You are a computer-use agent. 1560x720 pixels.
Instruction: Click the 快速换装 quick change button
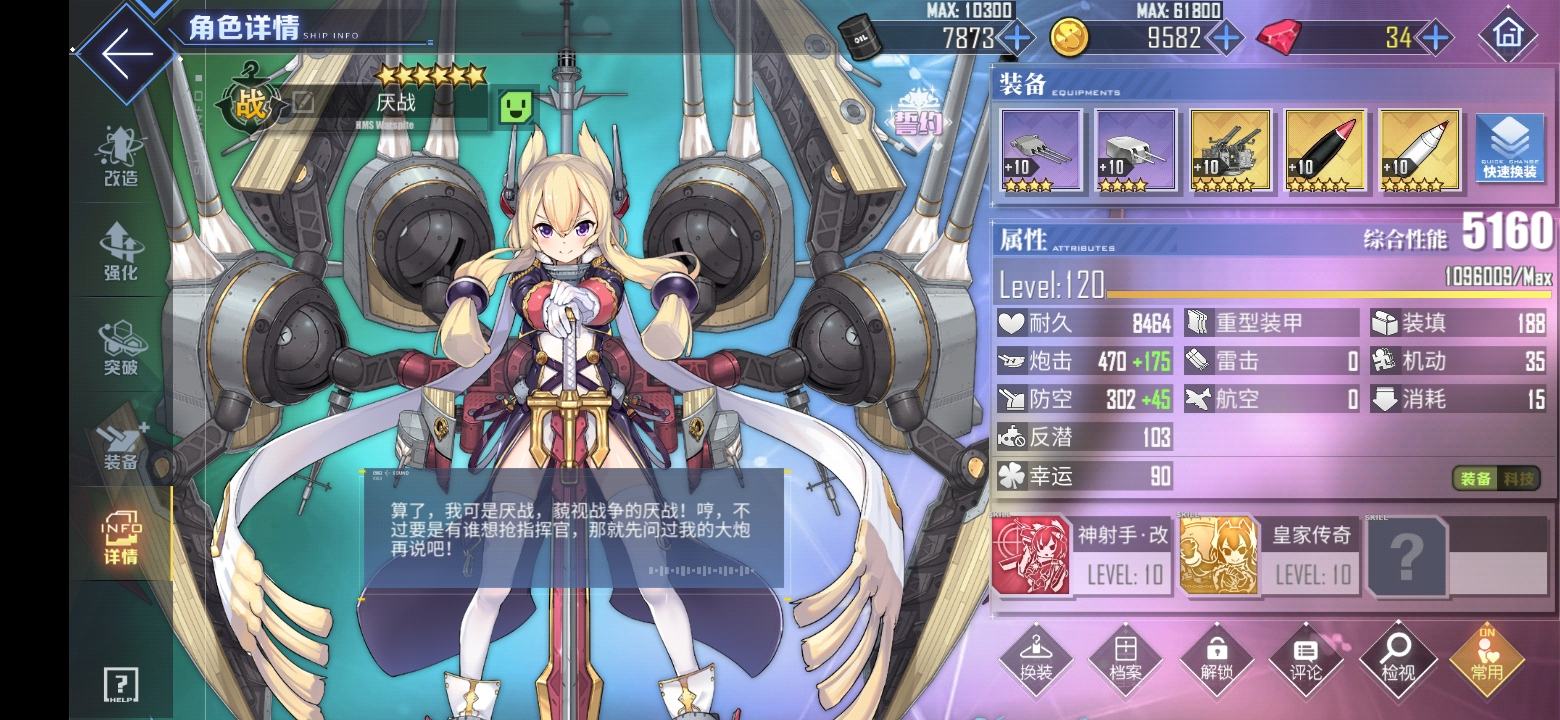(1509, 149)
